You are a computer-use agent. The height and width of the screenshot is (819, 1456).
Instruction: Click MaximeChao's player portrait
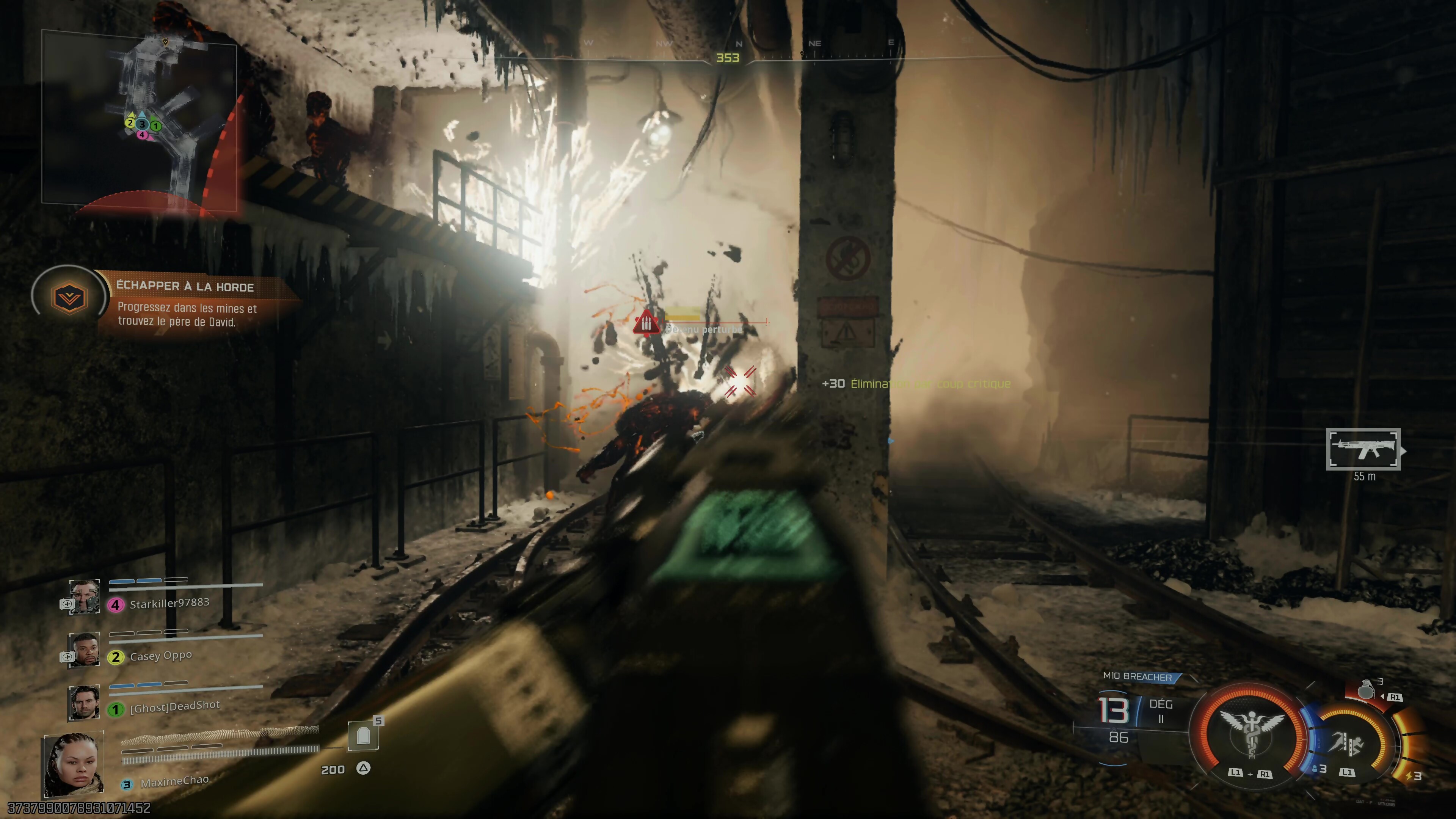pos(74,764)
